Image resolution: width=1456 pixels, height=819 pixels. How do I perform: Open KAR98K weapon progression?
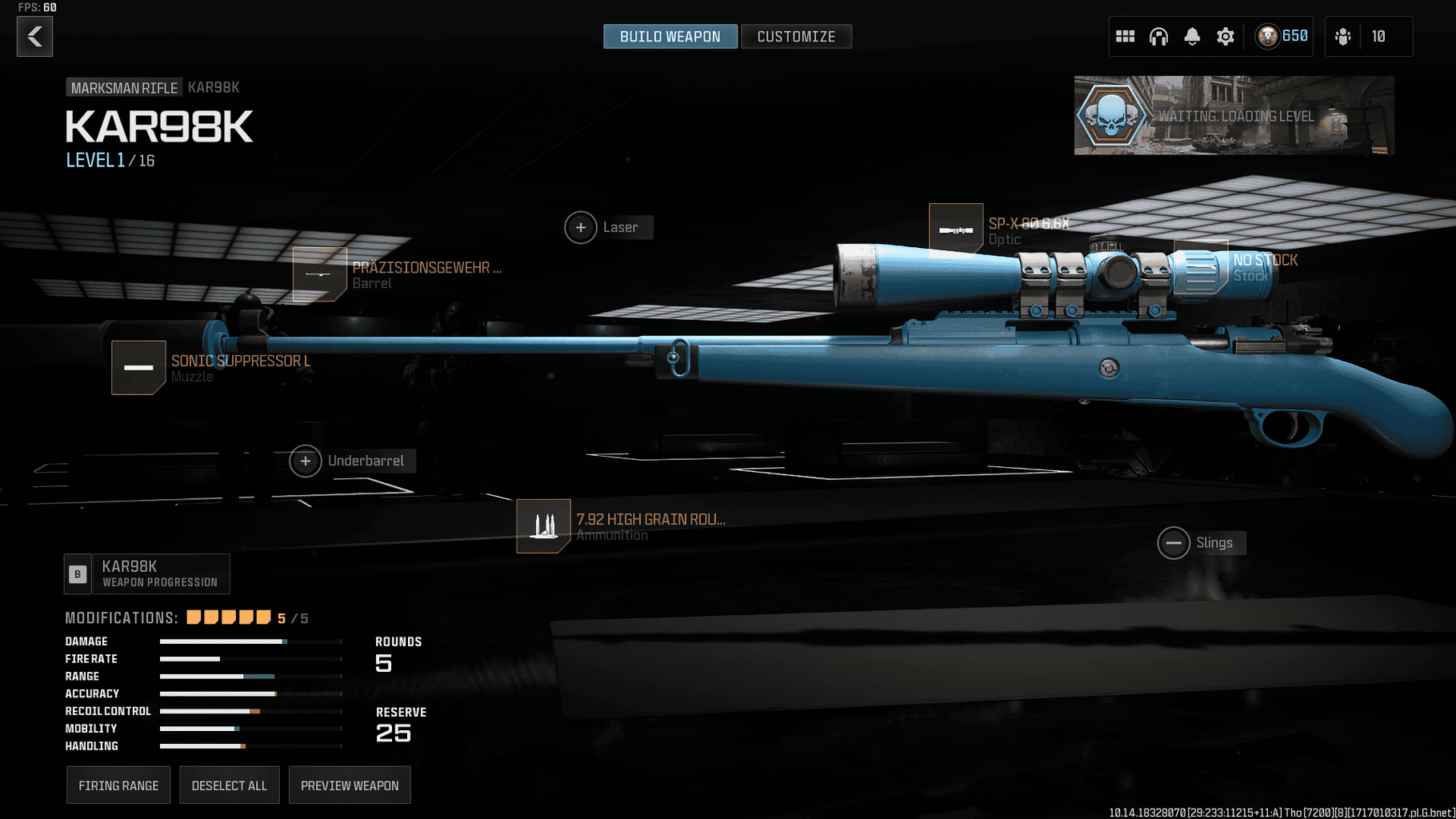pos(147,573)
